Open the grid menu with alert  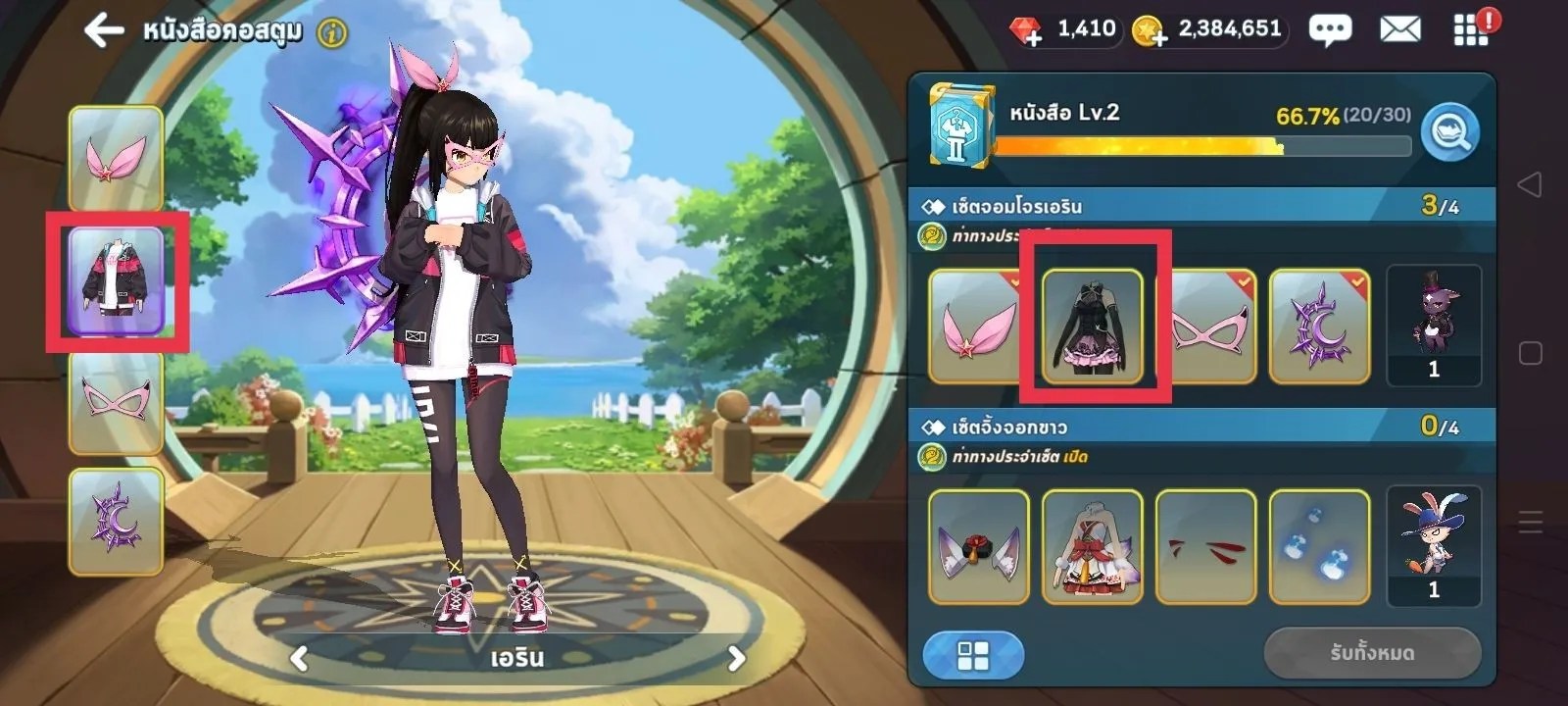1471,29
